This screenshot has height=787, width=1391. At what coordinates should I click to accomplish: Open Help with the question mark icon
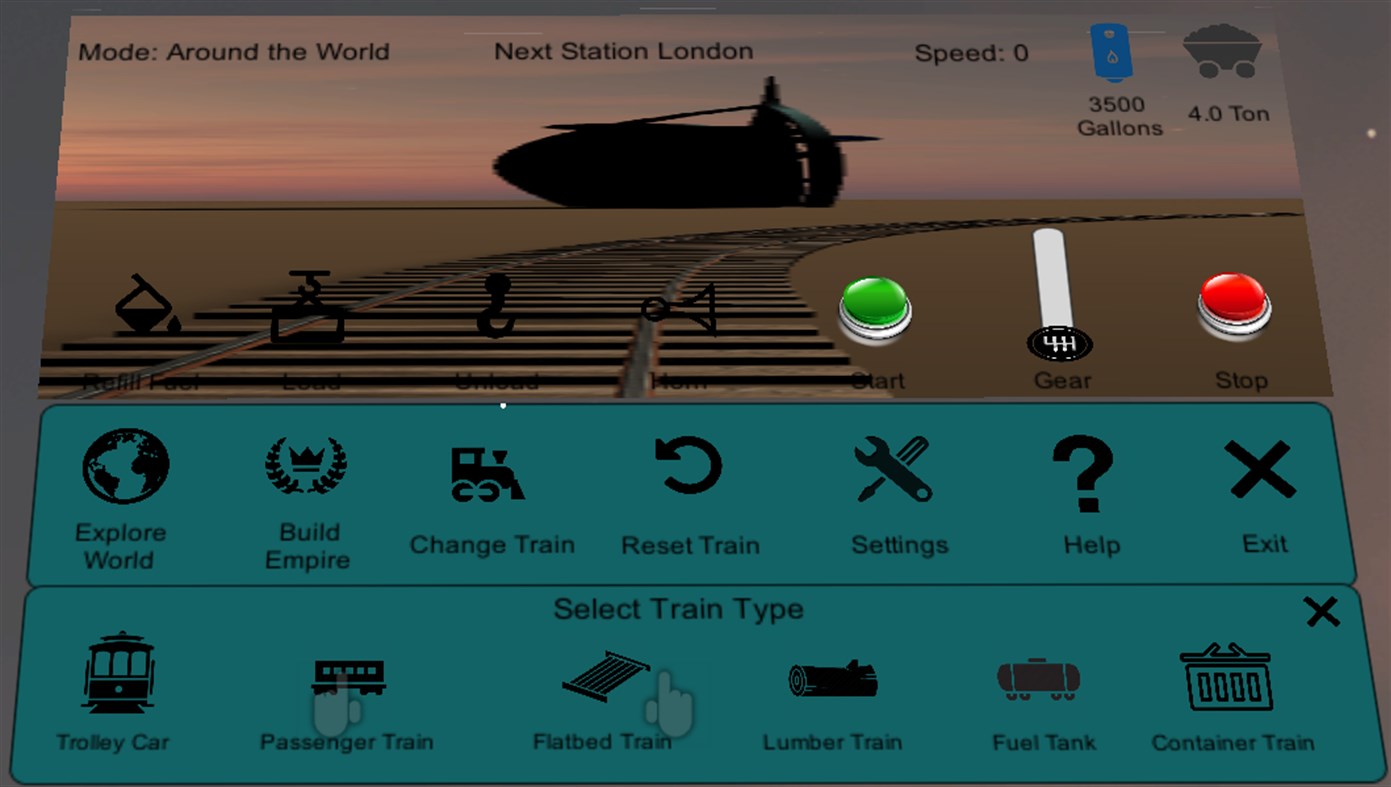click(x=1089, y=470)
